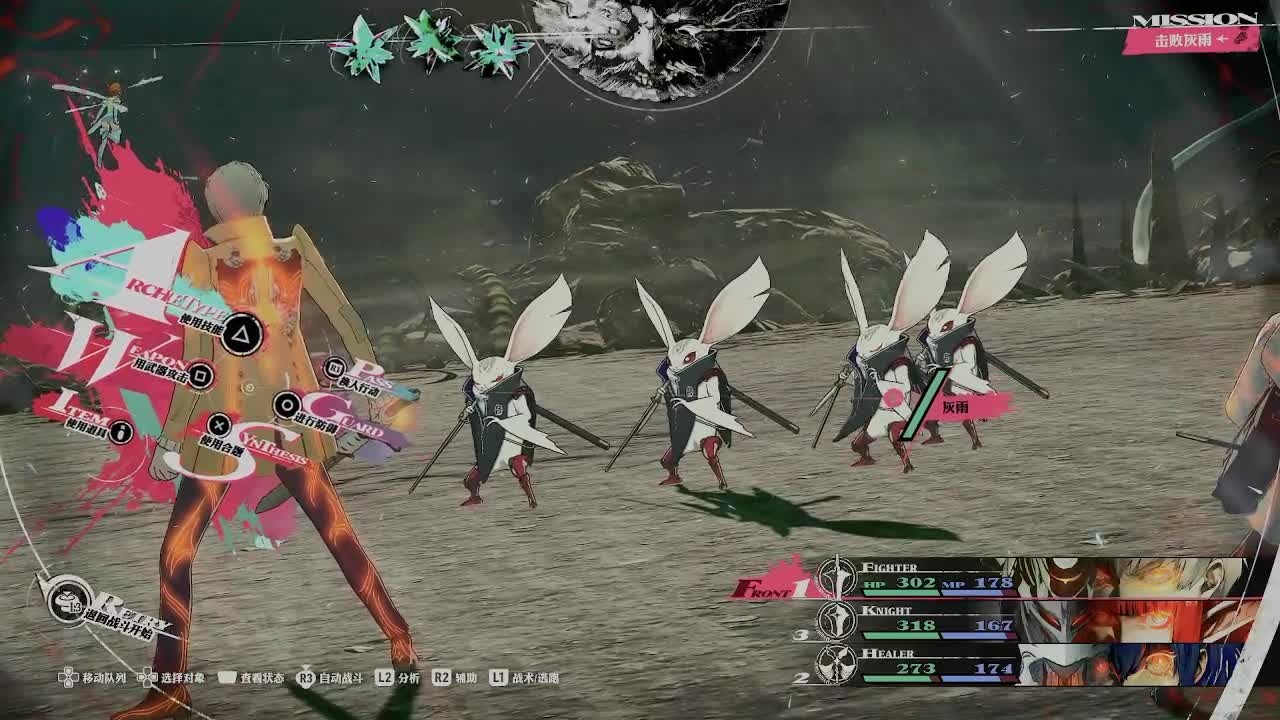Viewport: 1280px width, 720px height.
Task: Open the Item command
Action: 122,431
